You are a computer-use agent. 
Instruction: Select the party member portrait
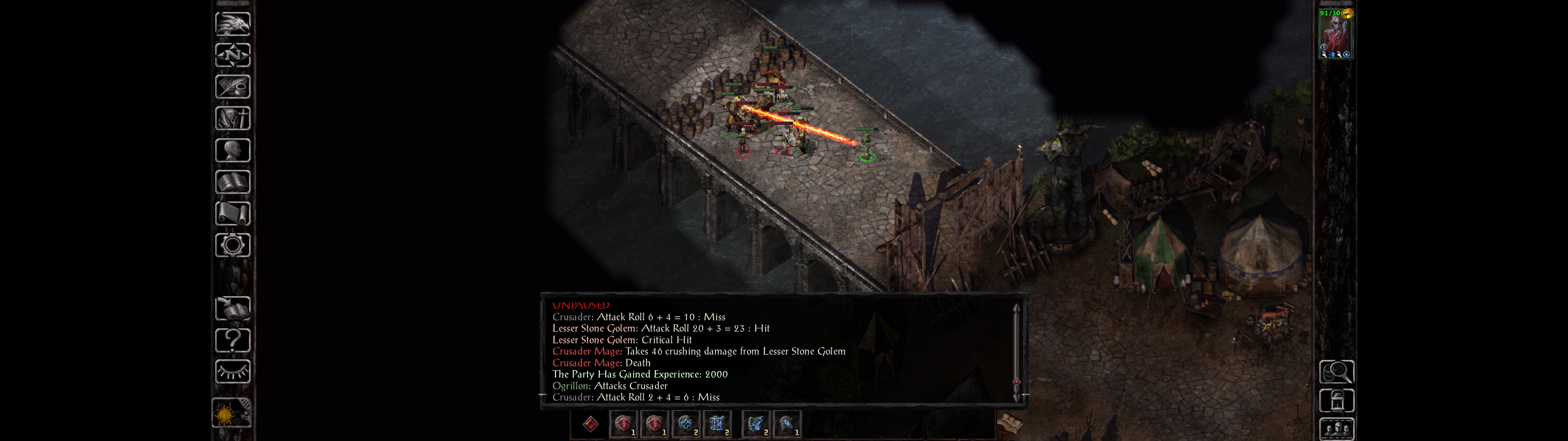[1335, 33]
